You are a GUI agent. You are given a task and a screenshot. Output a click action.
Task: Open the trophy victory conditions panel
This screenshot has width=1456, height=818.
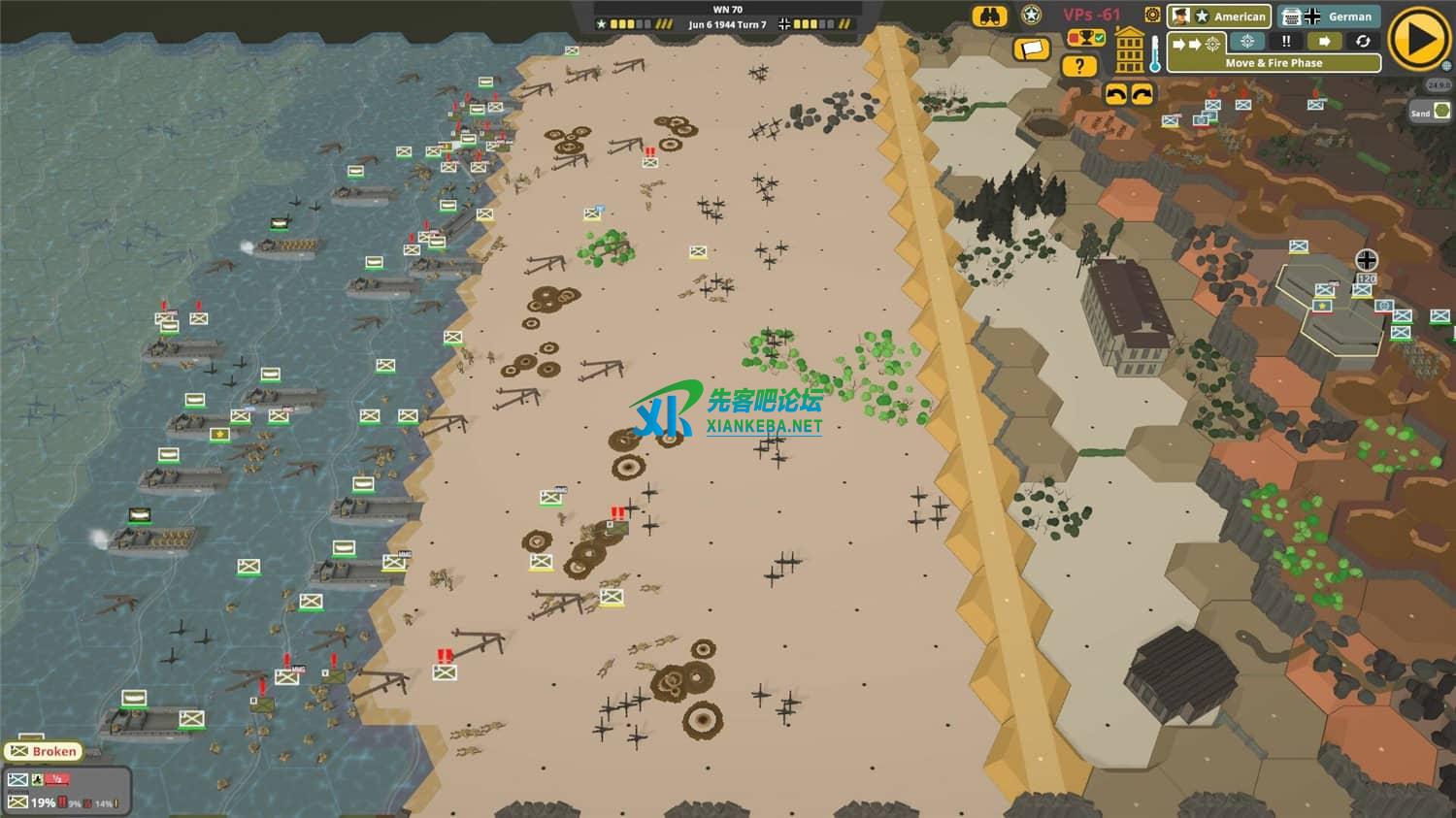[x=1086, y=39]
